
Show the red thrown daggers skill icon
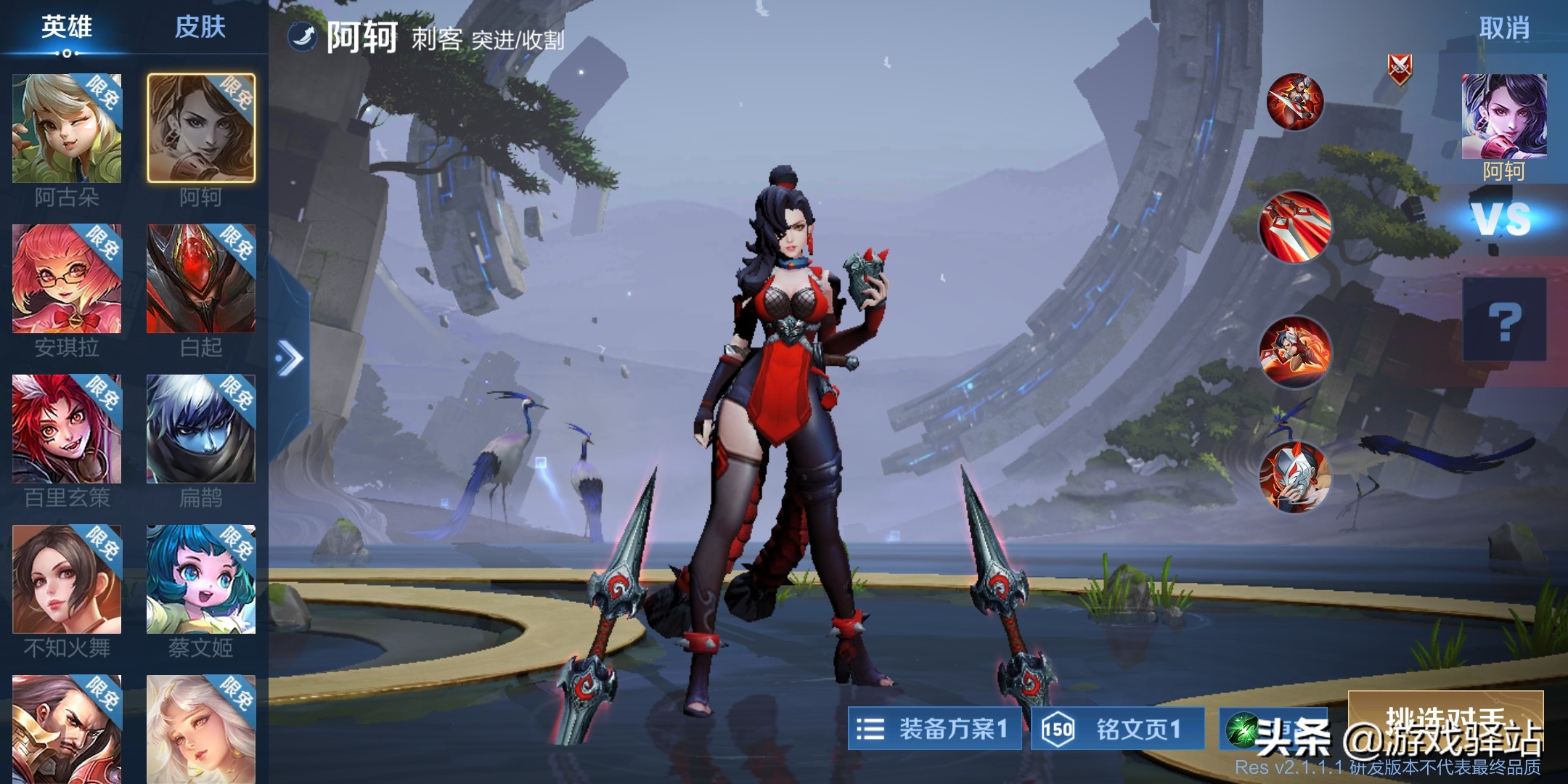click(x=1294, y=226)
